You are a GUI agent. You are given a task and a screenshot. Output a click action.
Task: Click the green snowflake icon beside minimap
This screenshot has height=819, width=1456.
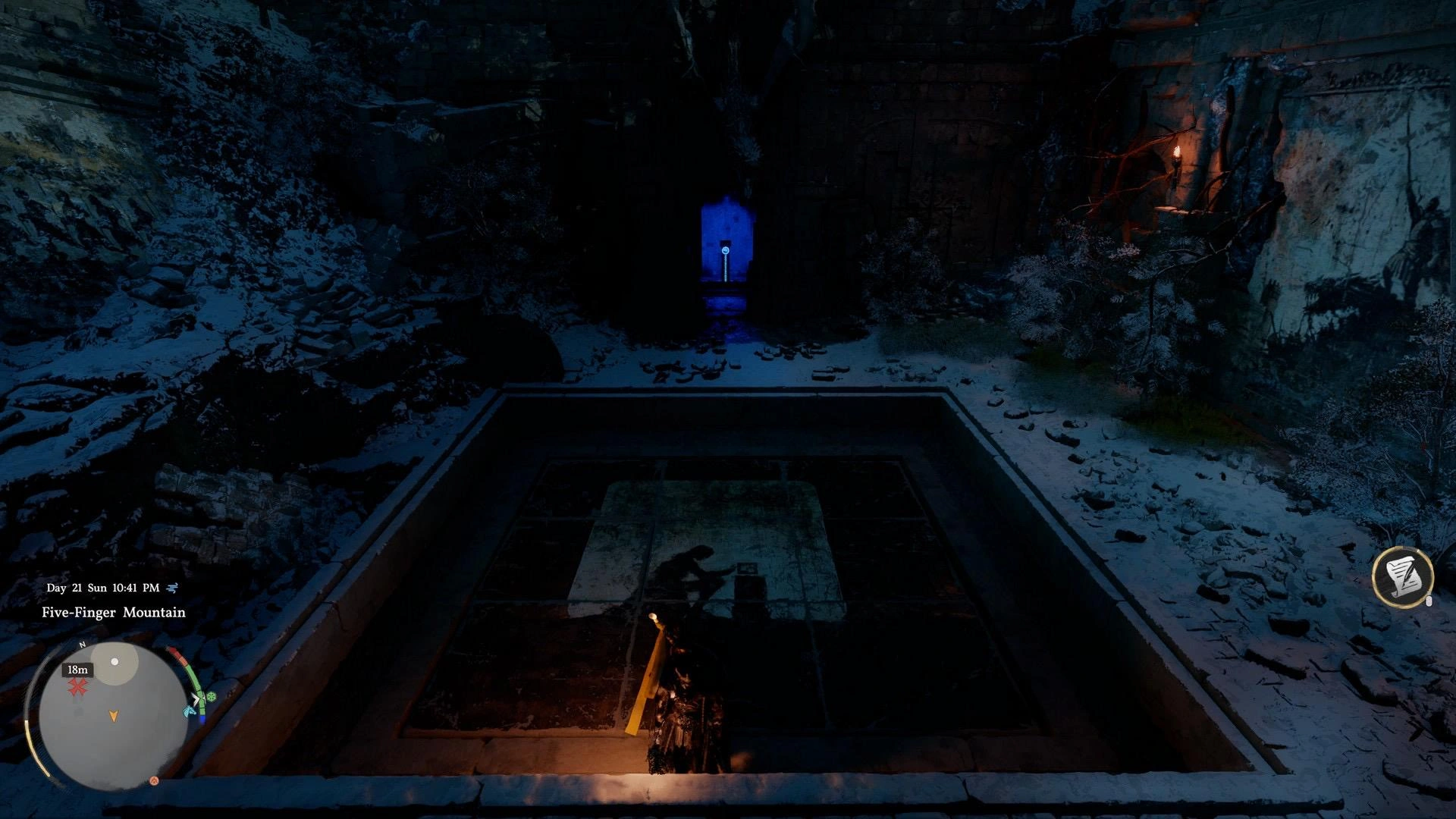click(211, 696)
